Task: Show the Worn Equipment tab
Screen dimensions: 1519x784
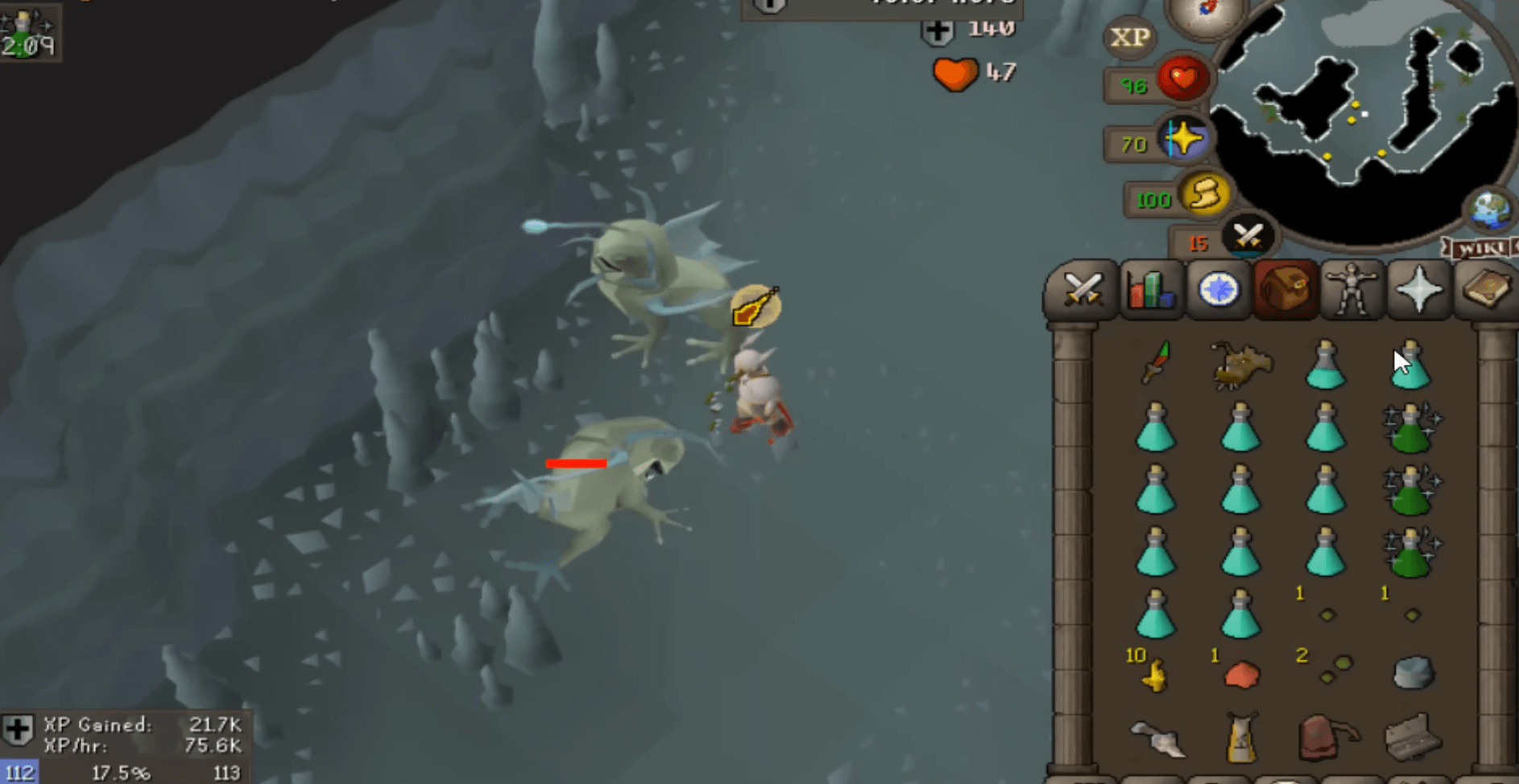Action: (1351, 289)
